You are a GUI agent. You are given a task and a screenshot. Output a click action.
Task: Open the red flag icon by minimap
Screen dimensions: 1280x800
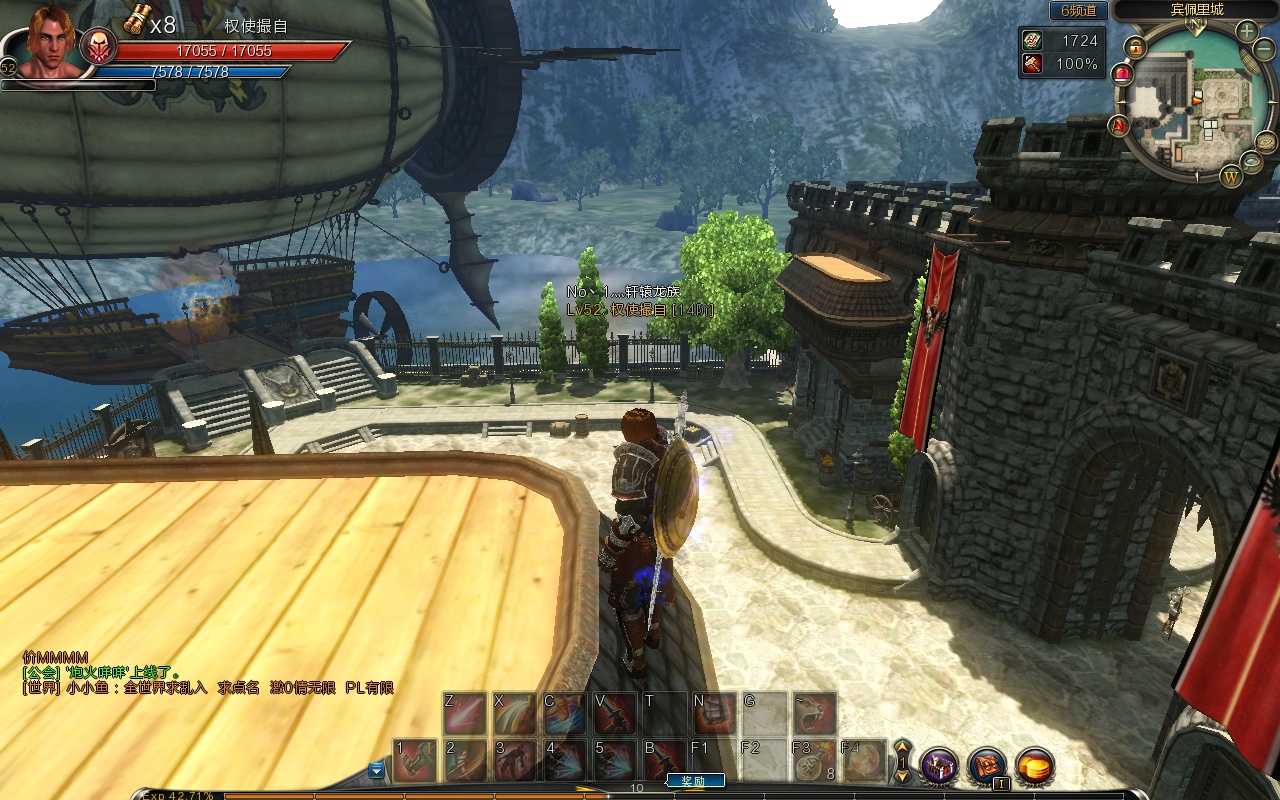[x=1119, y=125]
